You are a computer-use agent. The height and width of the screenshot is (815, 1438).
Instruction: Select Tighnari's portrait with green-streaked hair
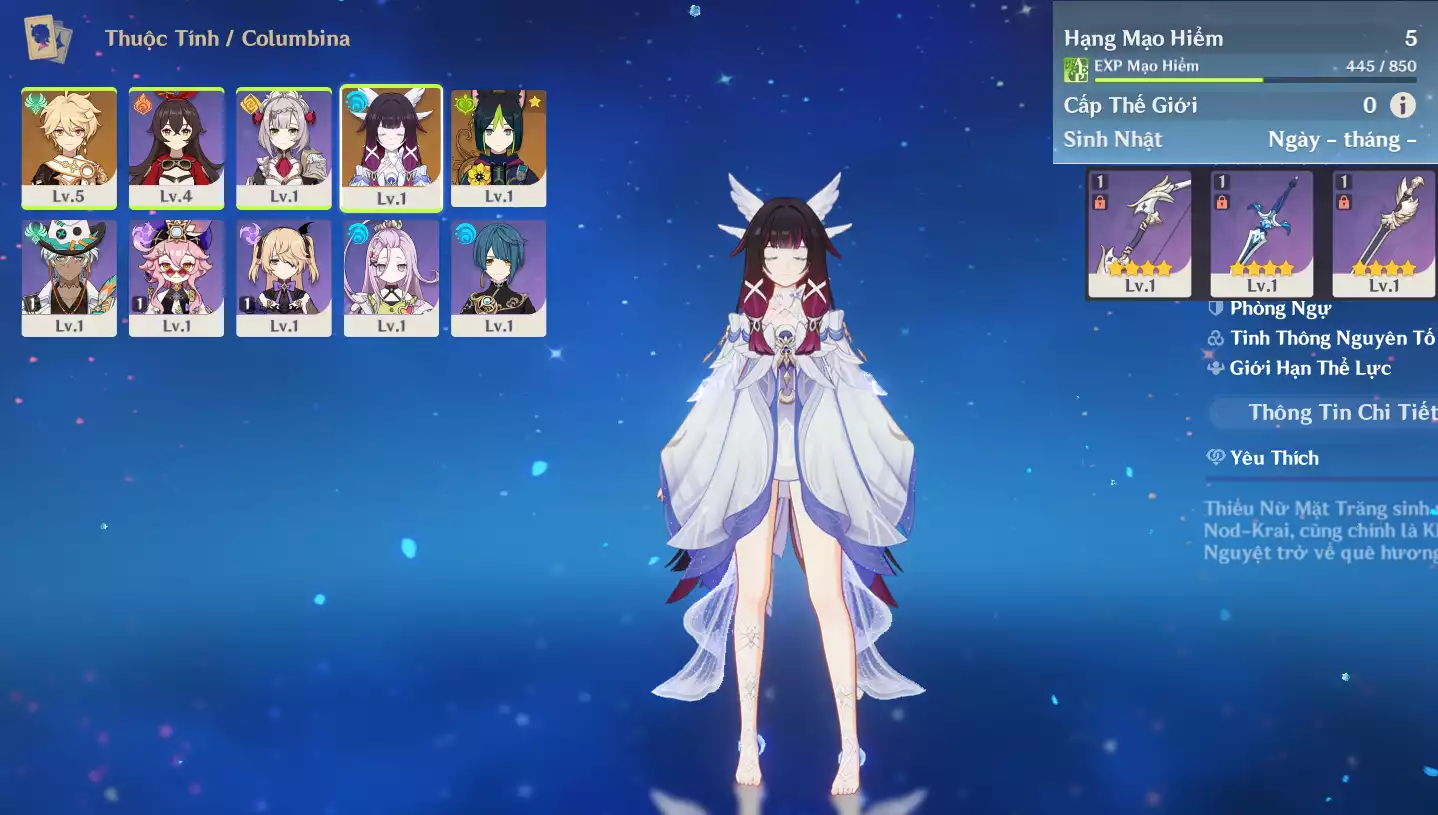pyautogui.click(x=498, y=147)
